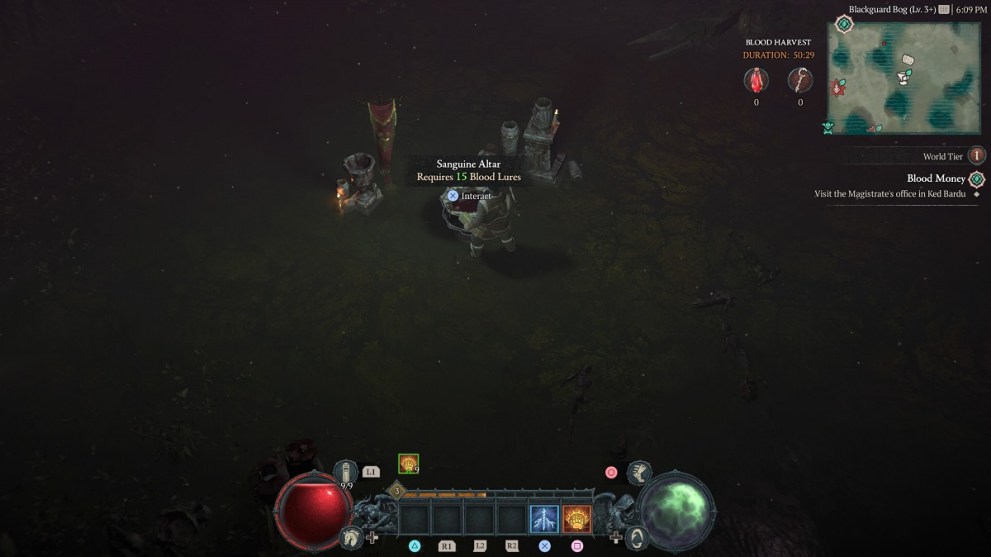Viewport: 991px width, 557px height.
Task: Click the white scroll marker on the minimap
Action: [x=907, y=61]
